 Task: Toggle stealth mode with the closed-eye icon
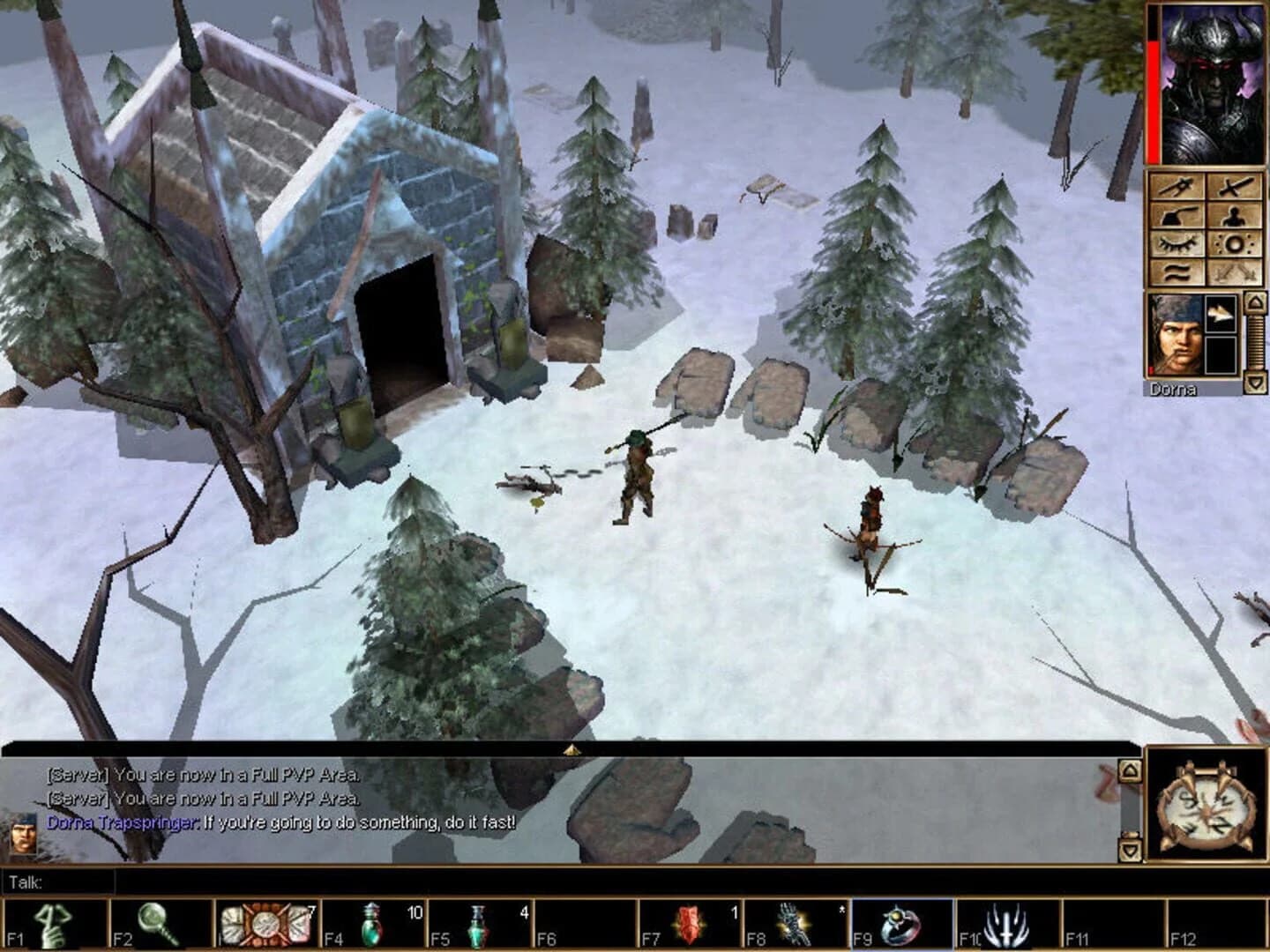(1177, 243)
